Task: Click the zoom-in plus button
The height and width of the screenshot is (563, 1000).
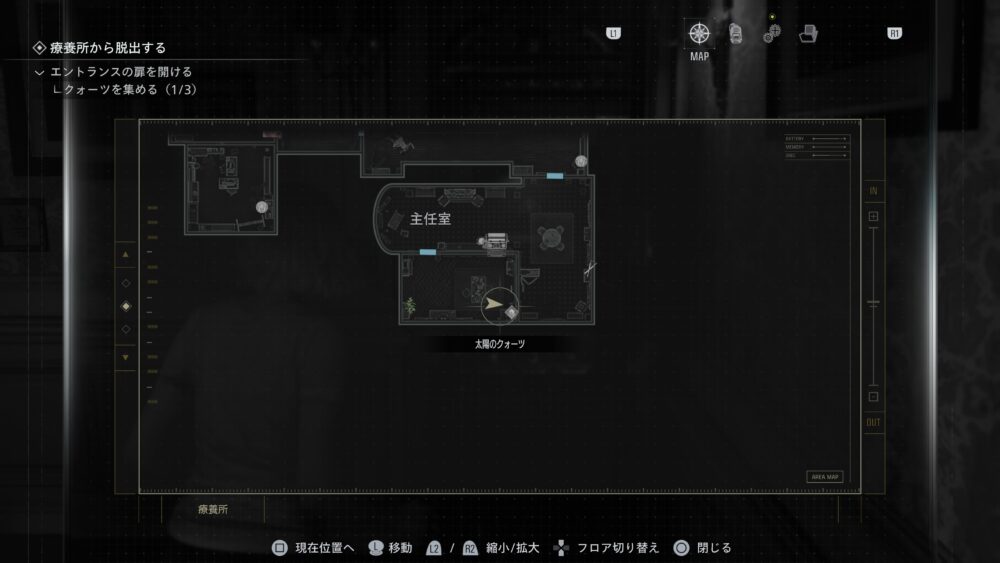Action: (873, 216)
